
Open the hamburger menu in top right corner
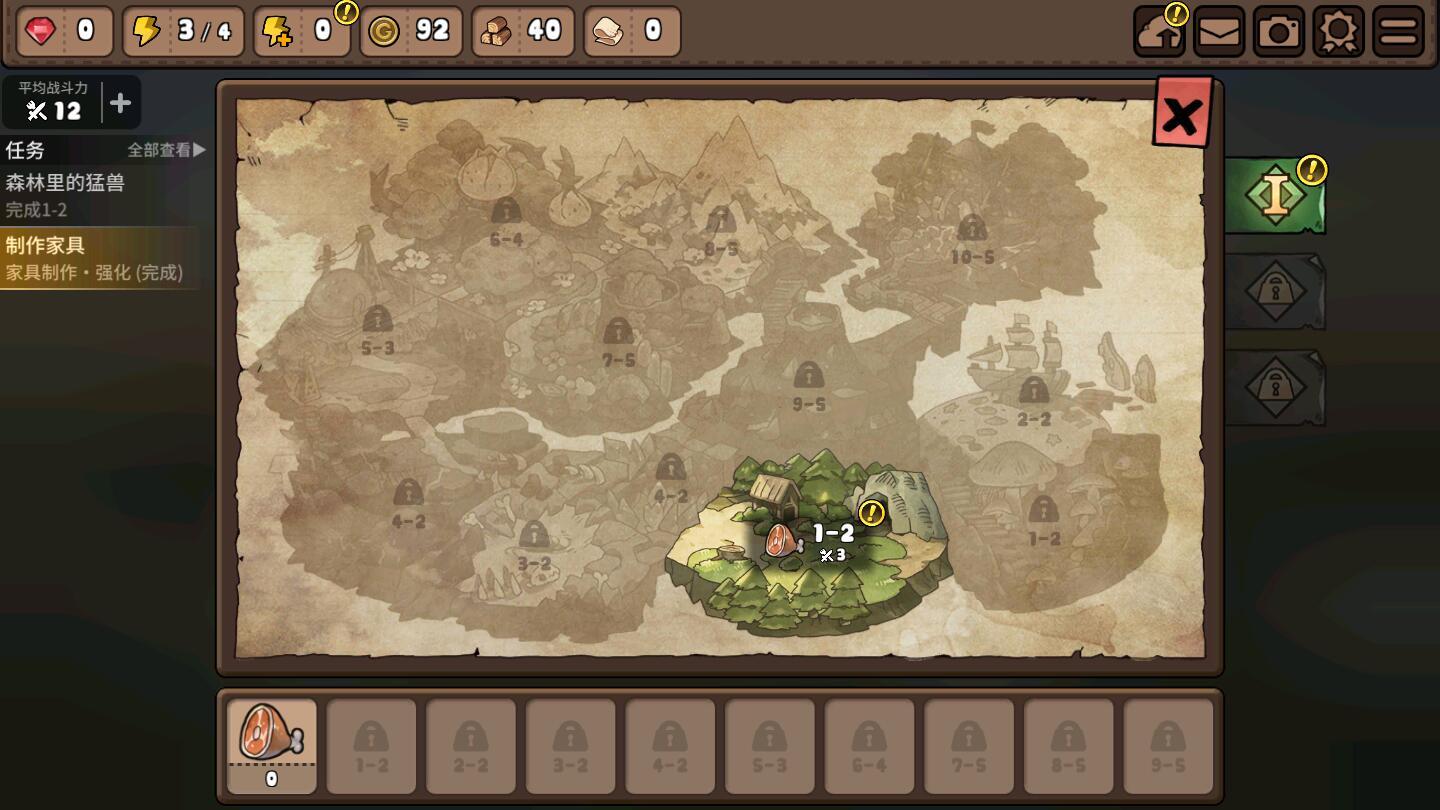[1398, 31]
